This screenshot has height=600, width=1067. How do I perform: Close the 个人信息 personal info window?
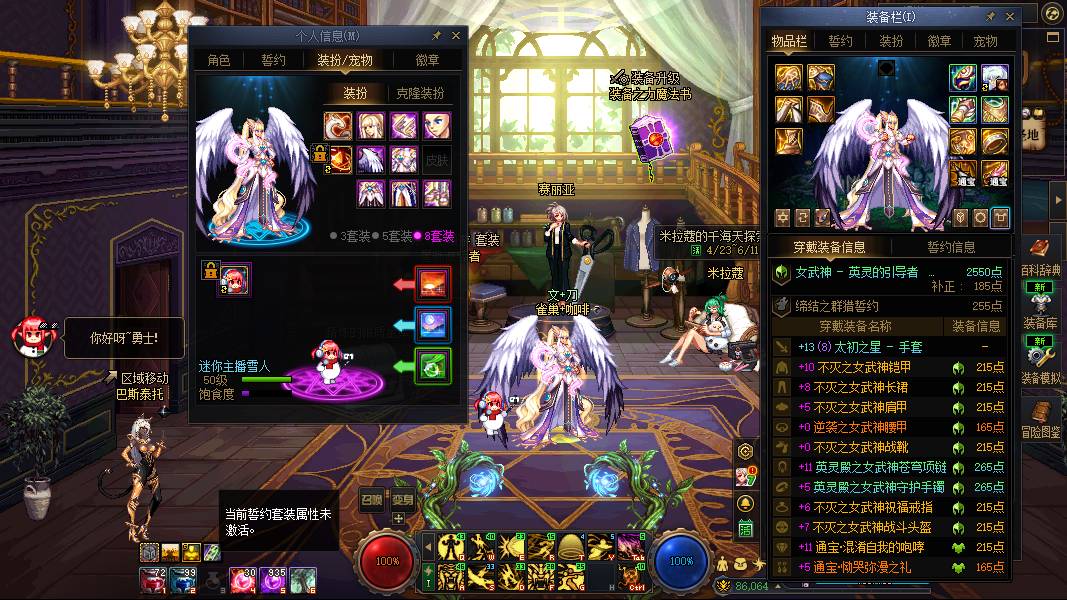point(456,35)
